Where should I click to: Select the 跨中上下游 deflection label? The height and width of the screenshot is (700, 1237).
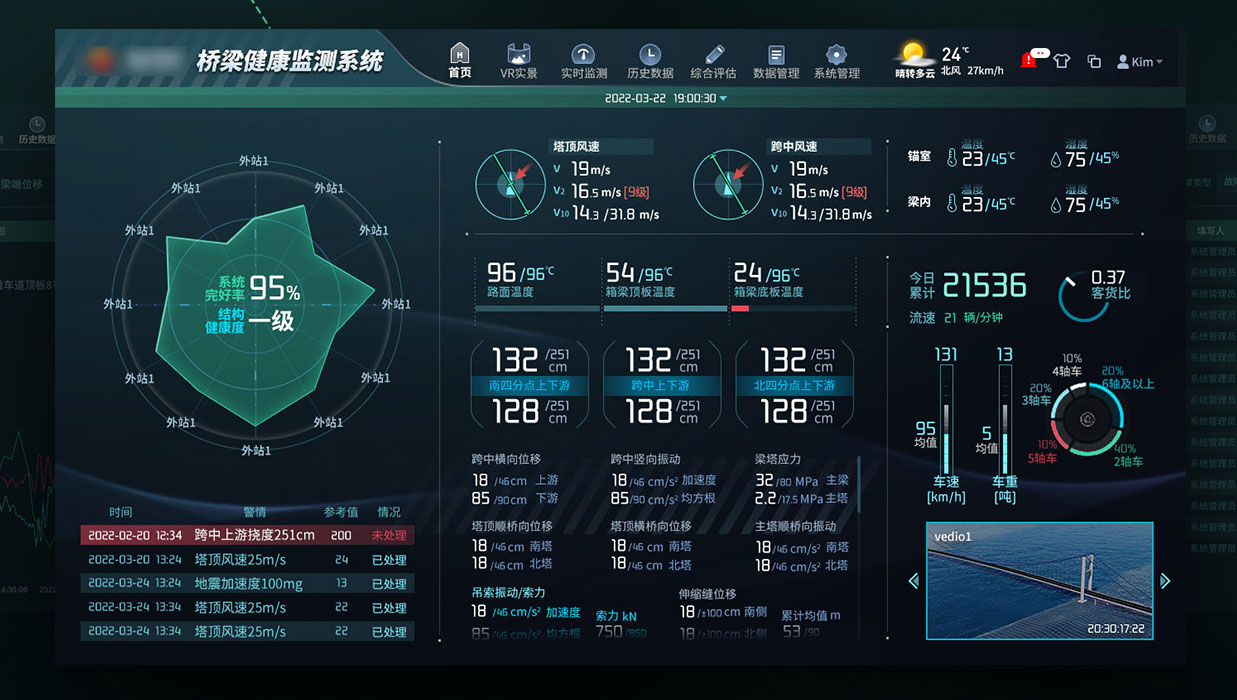click(x=661, y=385)
